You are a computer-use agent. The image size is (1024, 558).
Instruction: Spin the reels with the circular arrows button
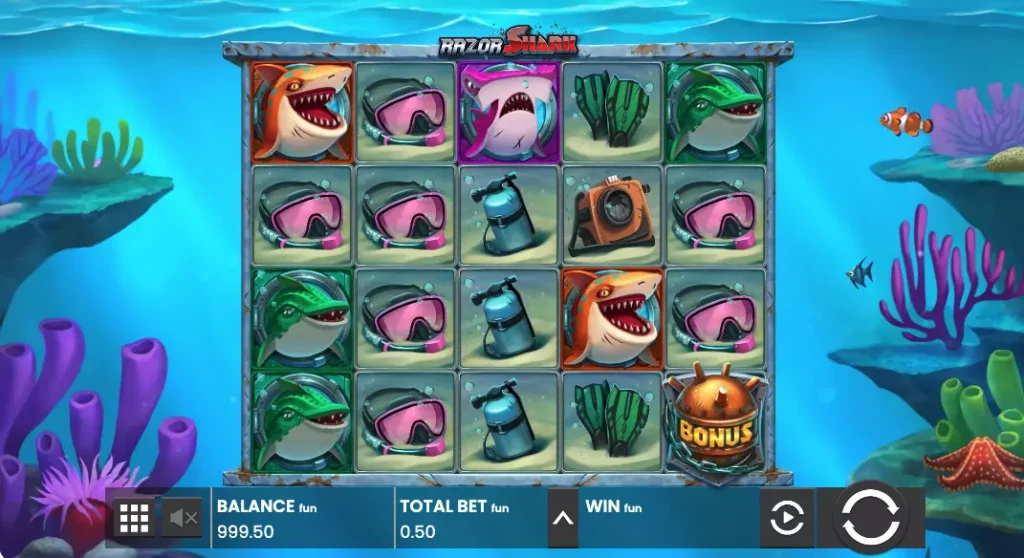point(870,517)
